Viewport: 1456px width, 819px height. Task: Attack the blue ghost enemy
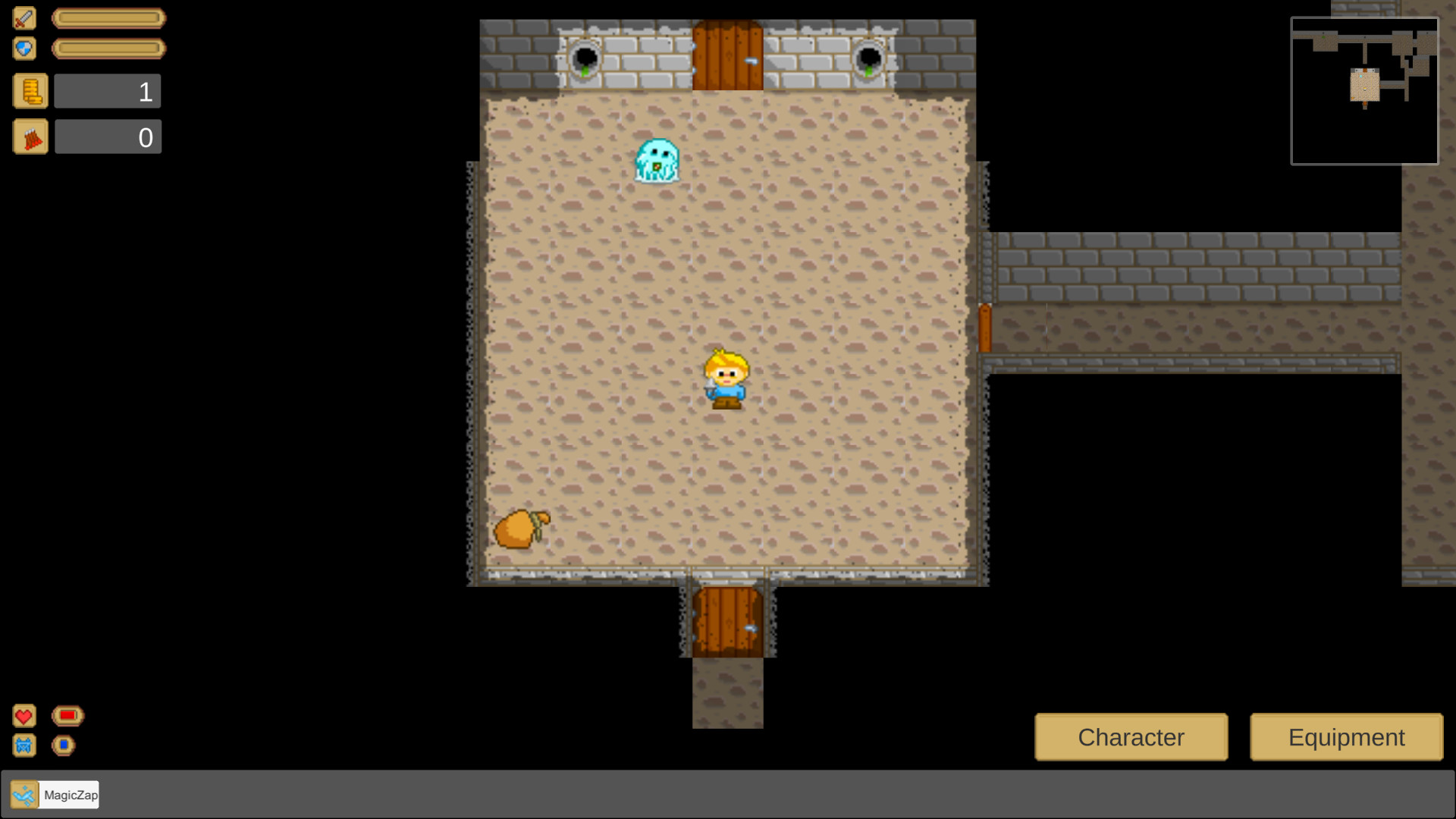click(x=657, y=162)
